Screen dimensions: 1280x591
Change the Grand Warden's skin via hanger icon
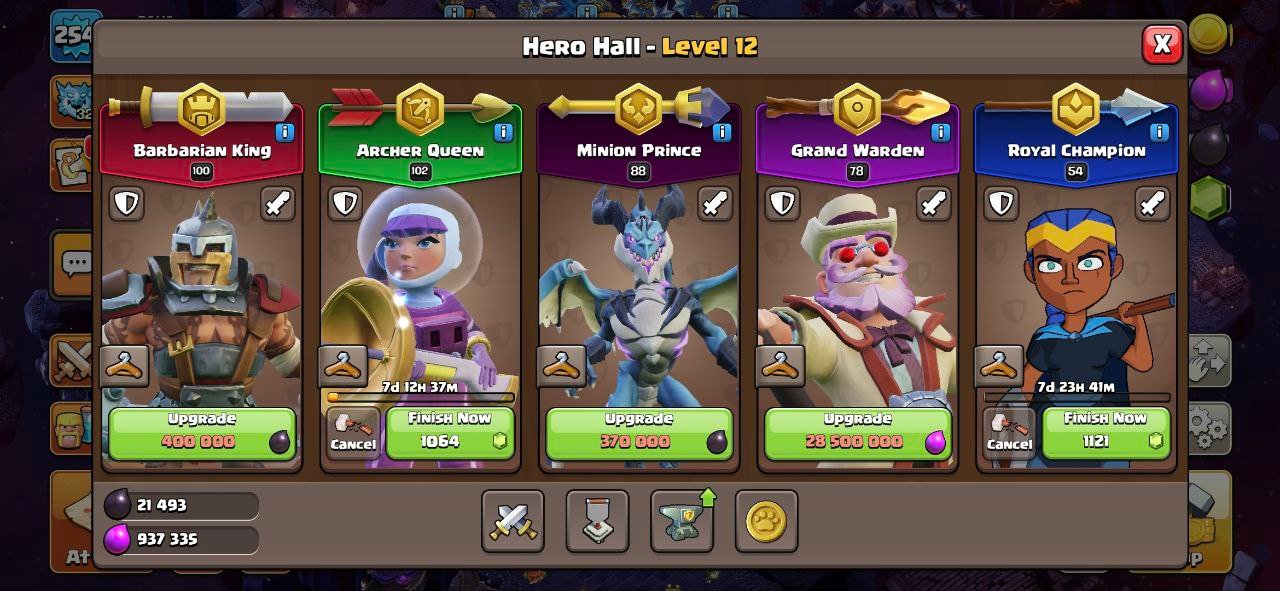(780, 366)
